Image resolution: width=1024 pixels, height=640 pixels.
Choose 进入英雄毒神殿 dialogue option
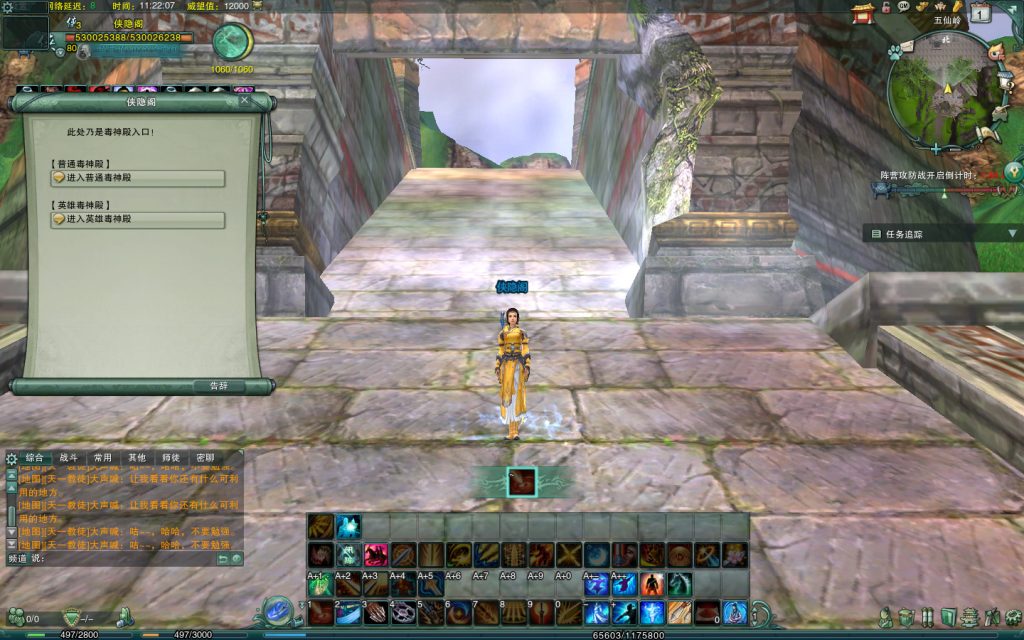(137, 219)
